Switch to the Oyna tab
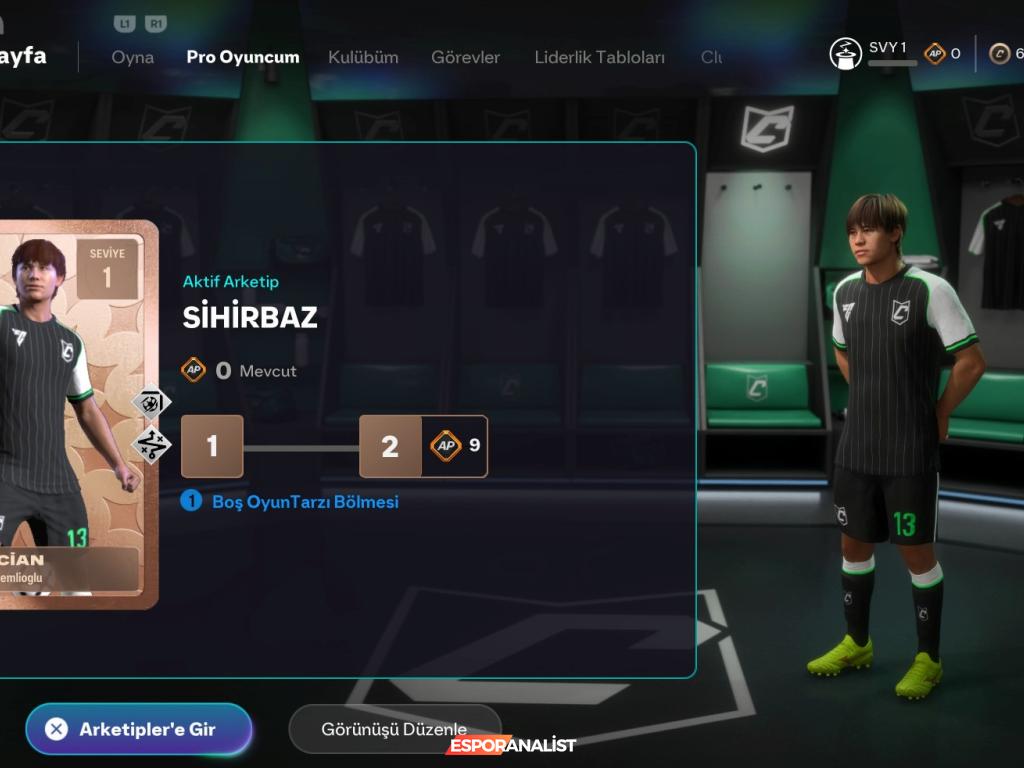 (x=133, y=57)
